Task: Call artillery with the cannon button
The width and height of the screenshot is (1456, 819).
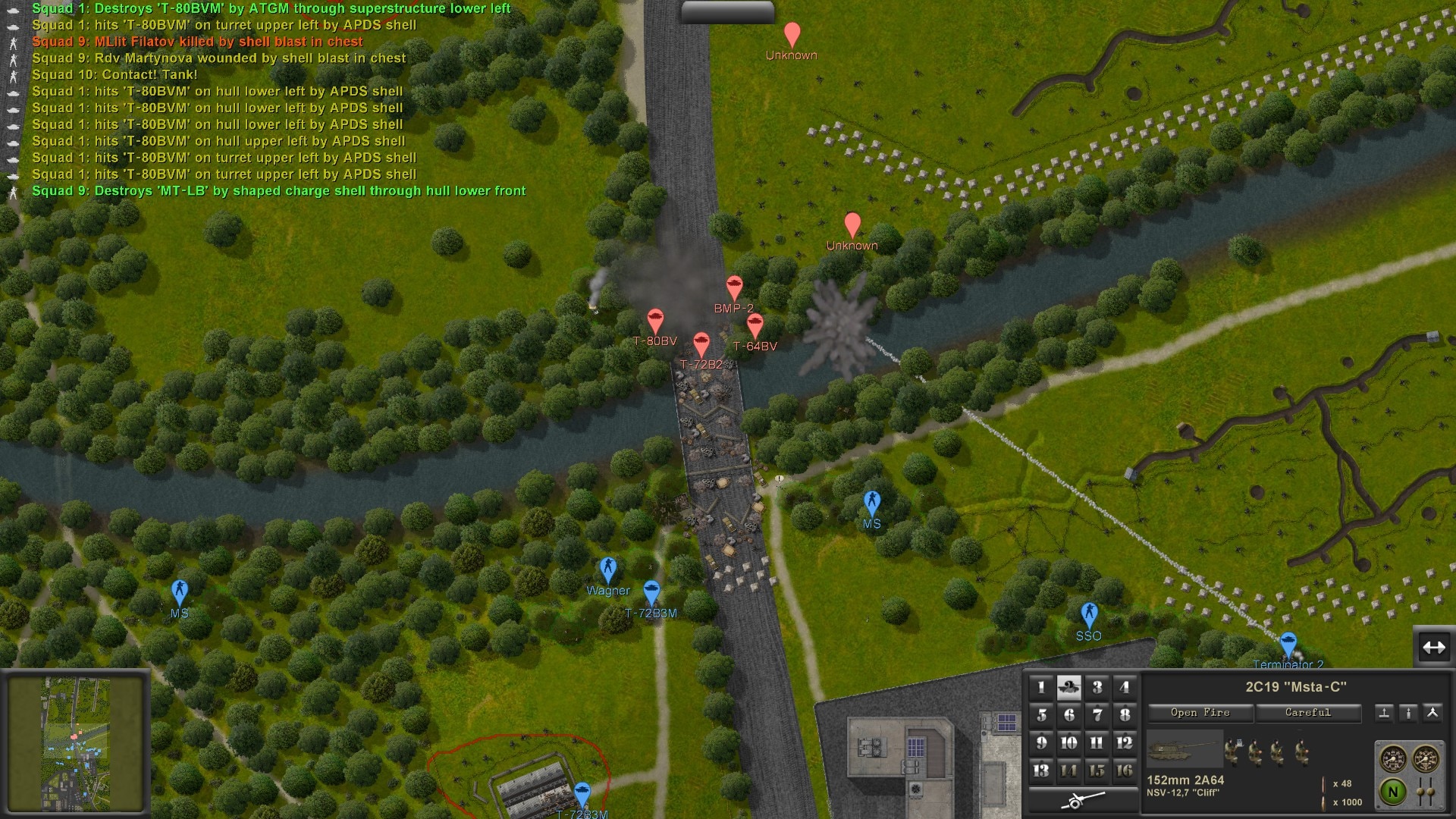Action: [1083, 799]
